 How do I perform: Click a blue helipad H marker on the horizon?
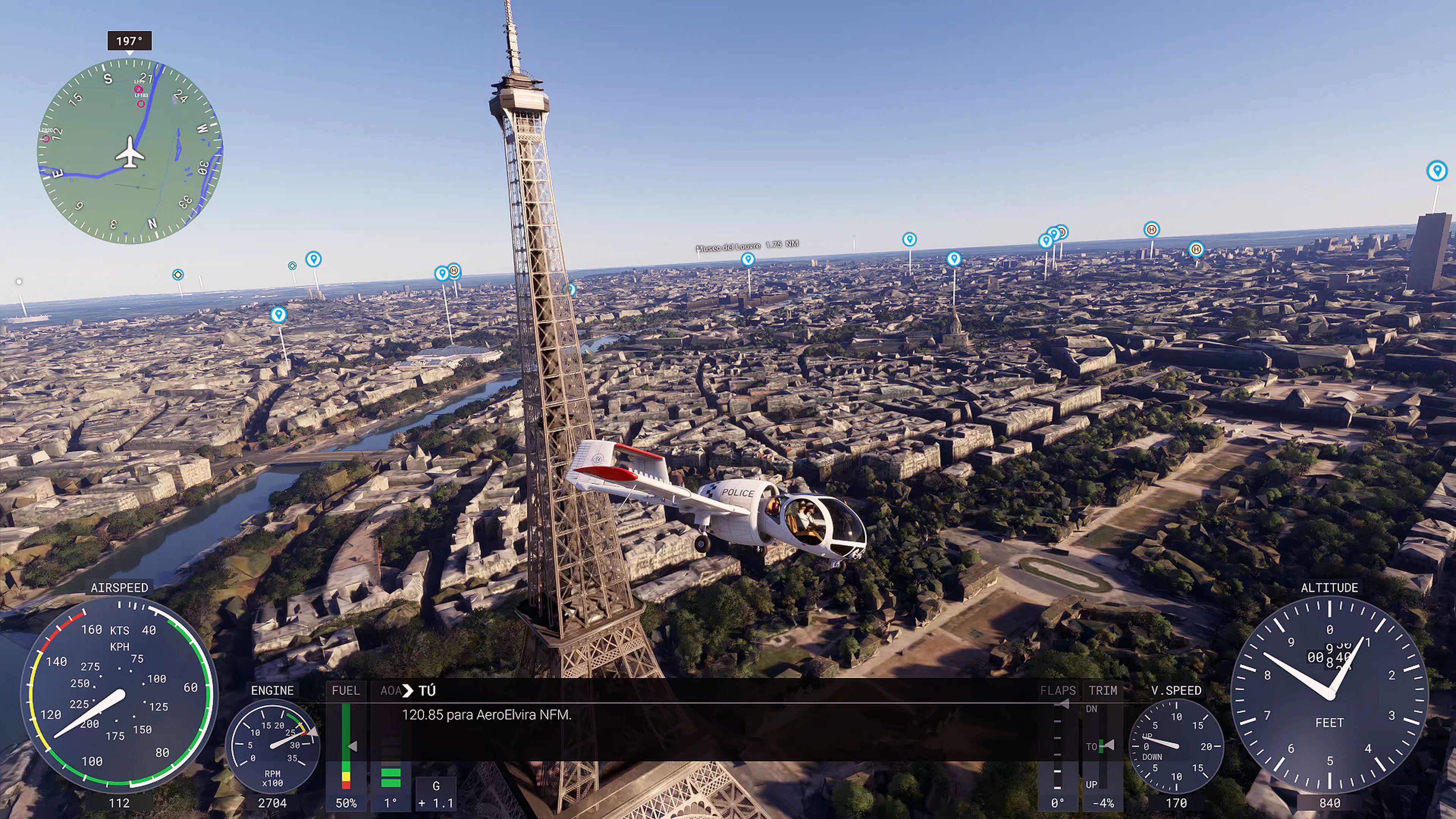click(1153, 229)
